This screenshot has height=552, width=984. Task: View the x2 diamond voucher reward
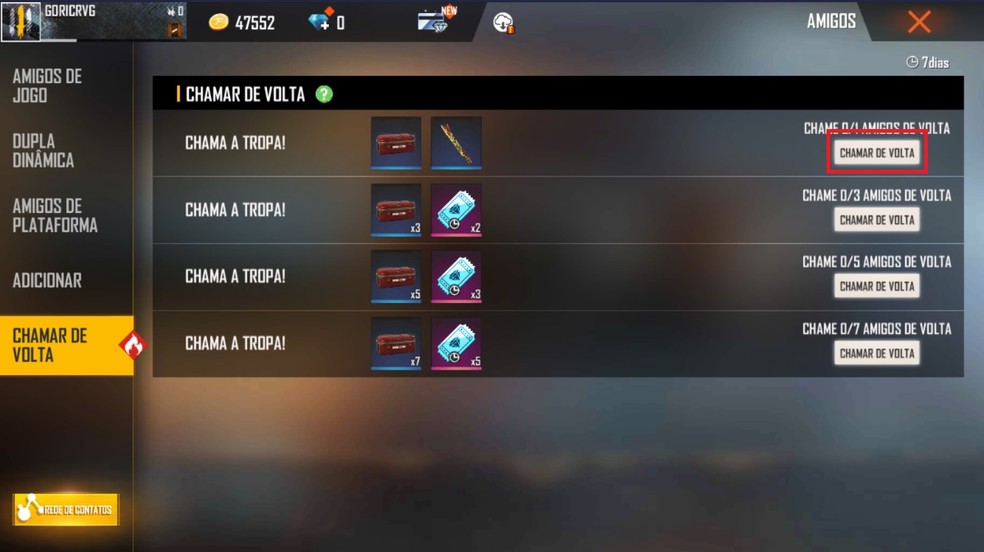456,209
